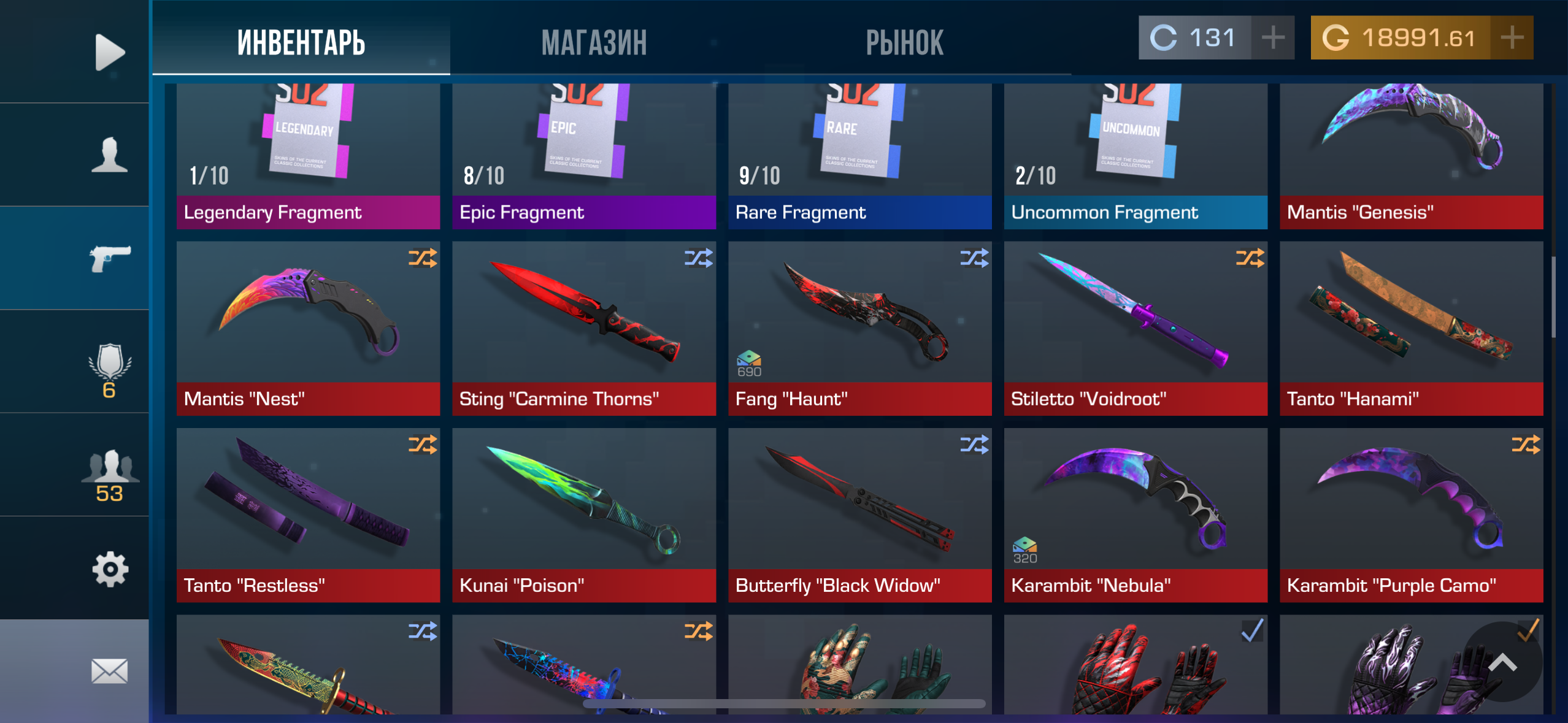Toggle the trade arrows on Butterfly "Black Widow"
1568x723 pixels.
tap(975, 444)
